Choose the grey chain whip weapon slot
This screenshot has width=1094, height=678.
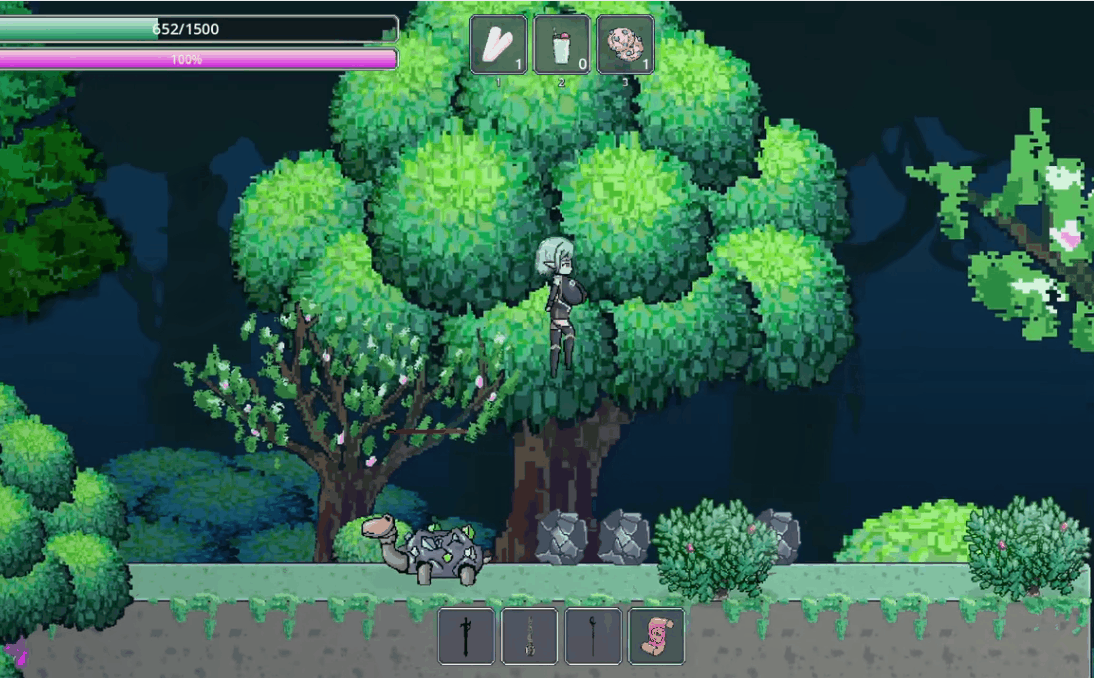530,636
